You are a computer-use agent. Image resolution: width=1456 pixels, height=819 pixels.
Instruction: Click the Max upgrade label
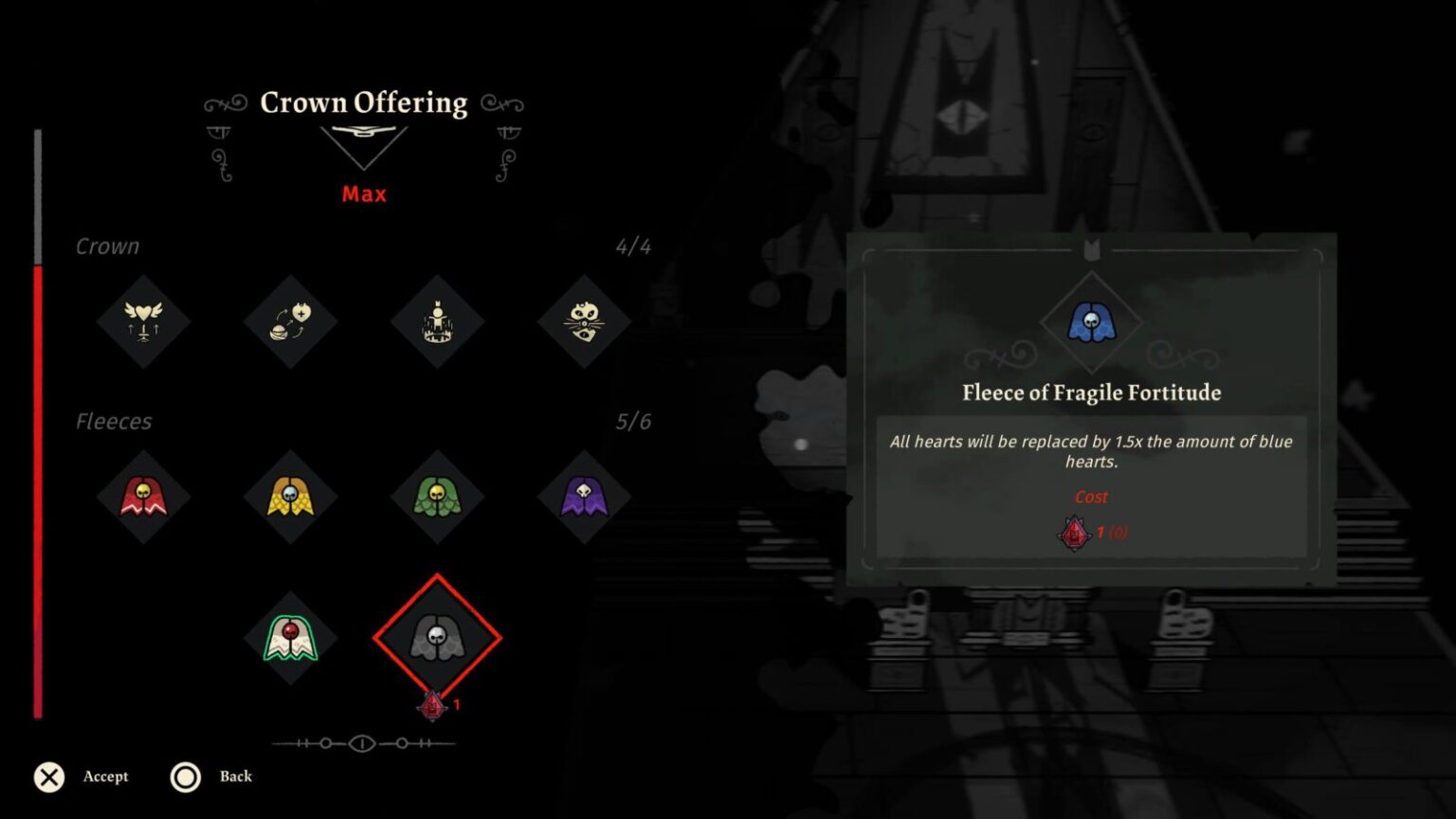[363, 194]
